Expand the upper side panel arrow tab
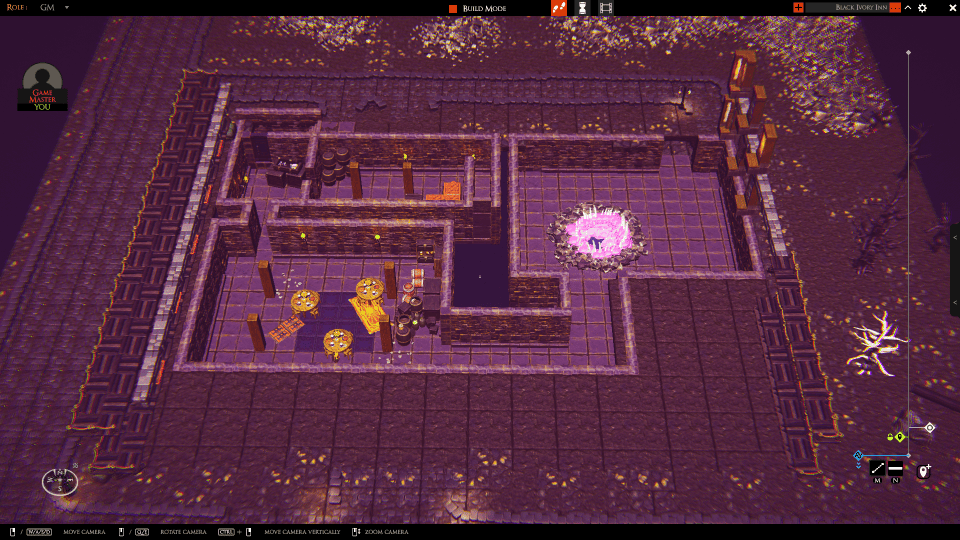Image resolution: width=960 pixels, height=540 pixels. point(955,238)
